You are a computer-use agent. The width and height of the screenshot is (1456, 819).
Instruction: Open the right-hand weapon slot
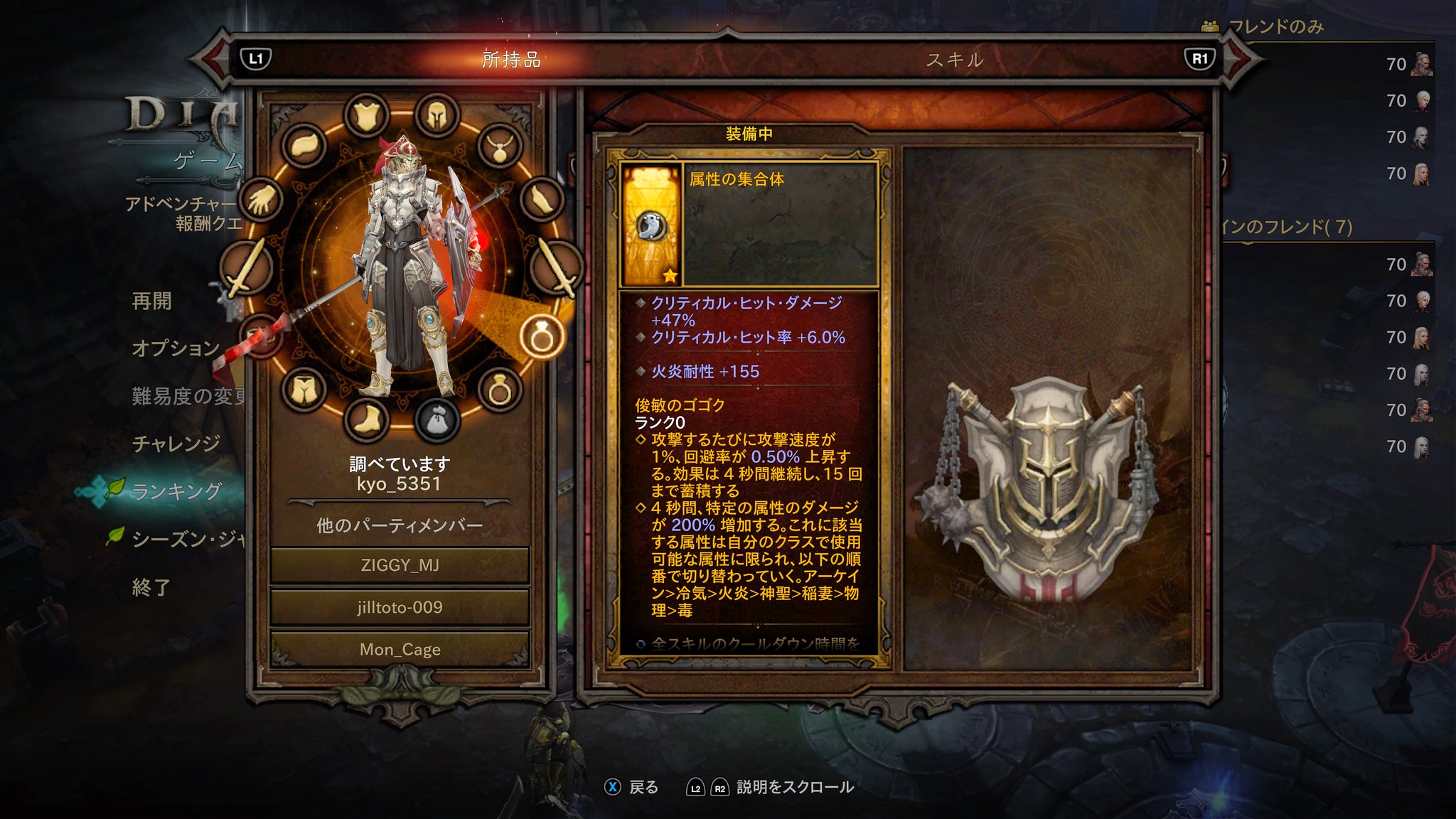[556, 267]
